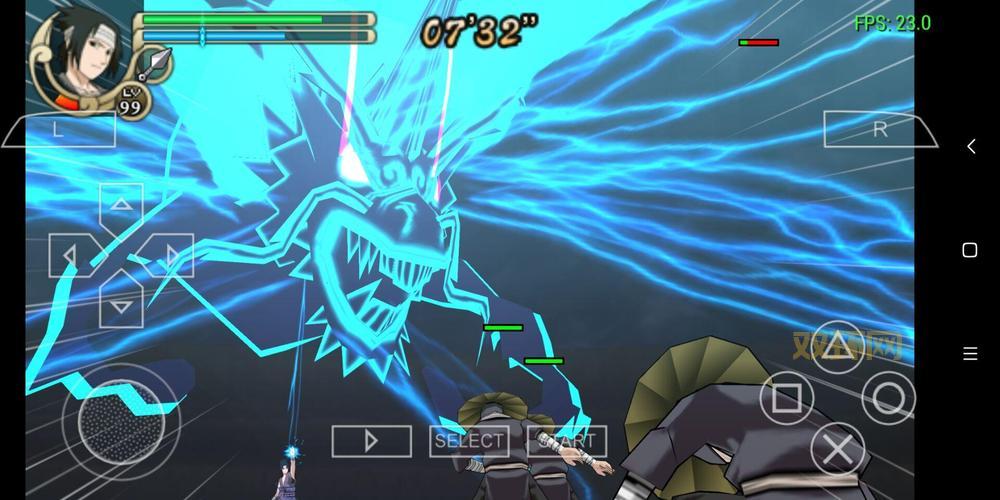The image size is (1000, 500).
Task: Tap the square action button
Action: 787,398
